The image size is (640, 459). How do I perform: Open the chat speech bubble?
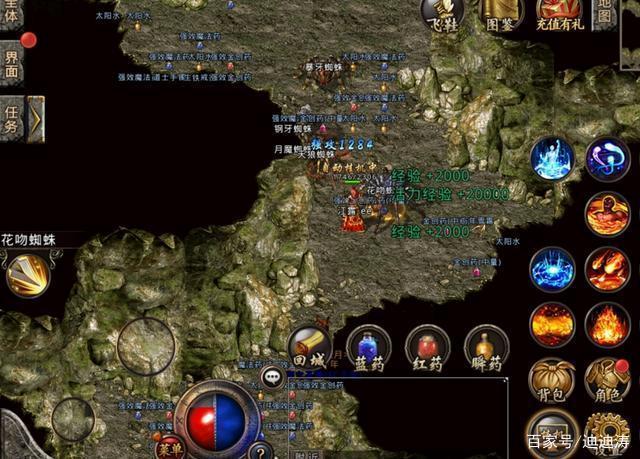click(x=271, y=376)
